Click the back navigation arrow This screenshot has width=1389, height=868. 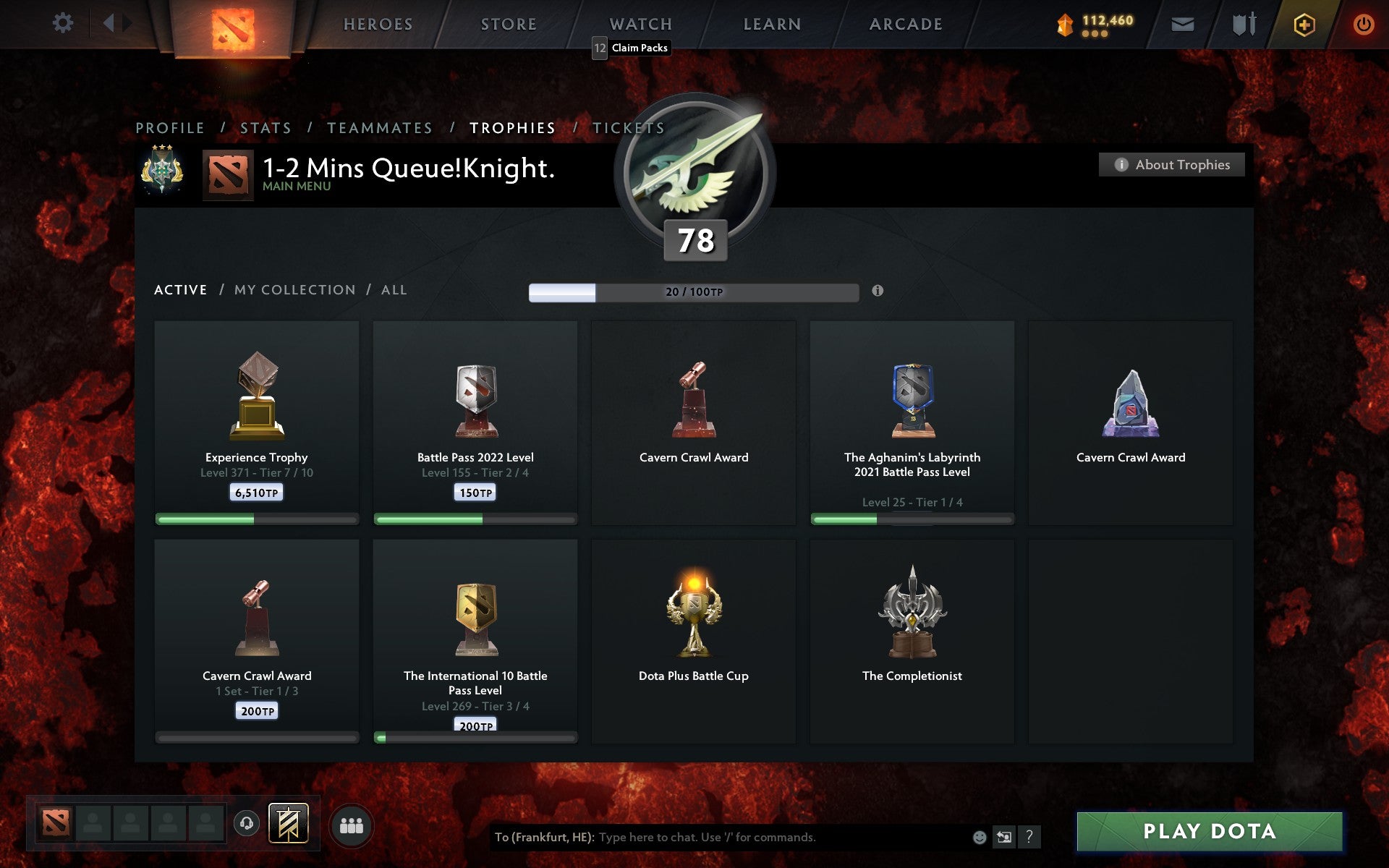pyautogui.click(x=110, y=22)
